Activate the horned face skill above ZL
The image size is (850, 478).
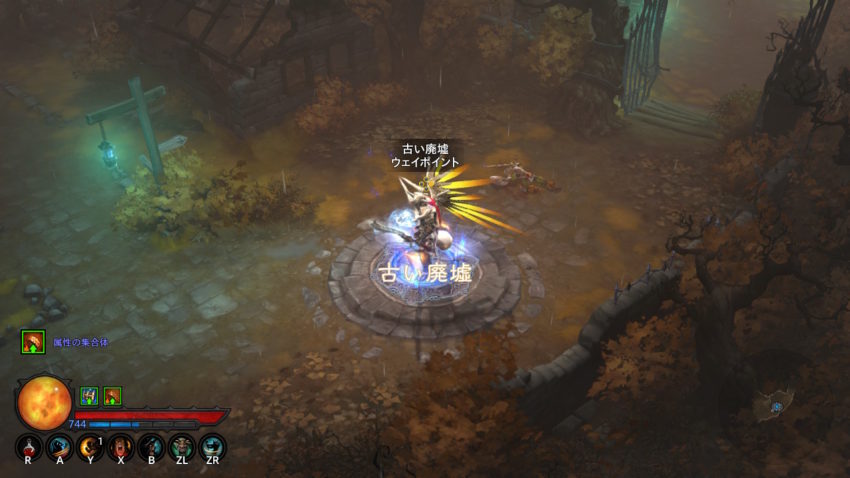[x=182, y=446]
